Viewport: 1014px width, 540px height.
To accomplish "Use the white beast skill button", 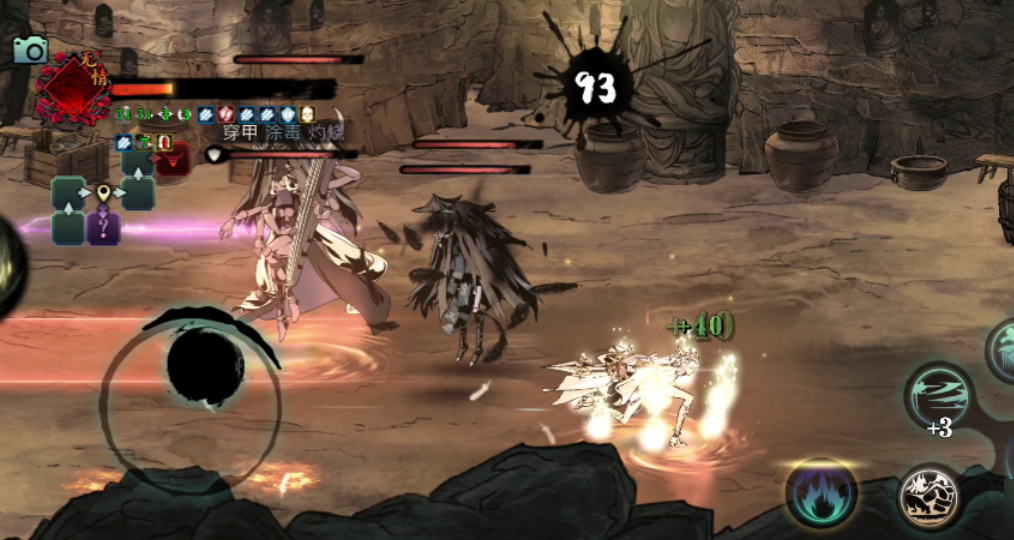I will coord(928,495).
